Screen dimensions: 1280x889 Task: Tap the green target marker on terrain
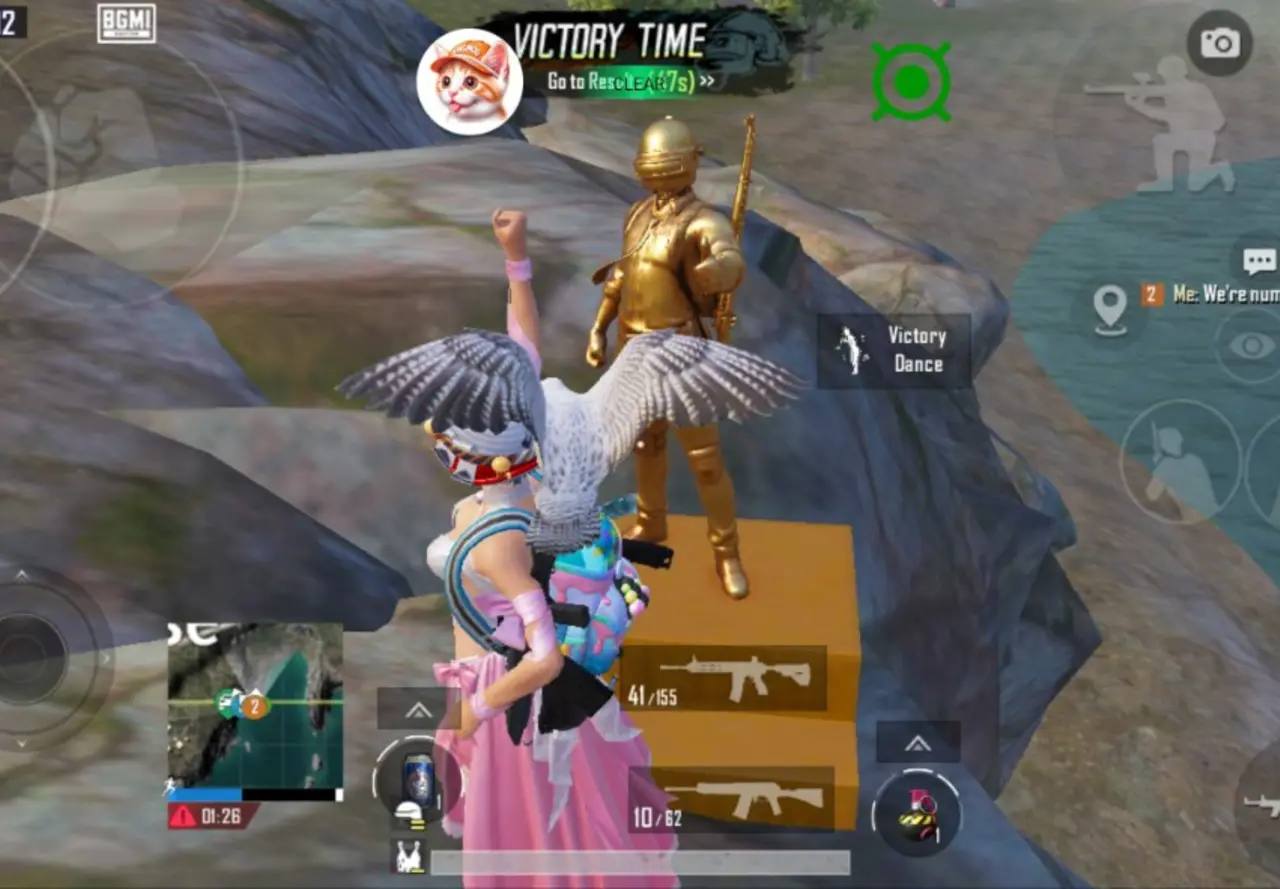(911, 80)
